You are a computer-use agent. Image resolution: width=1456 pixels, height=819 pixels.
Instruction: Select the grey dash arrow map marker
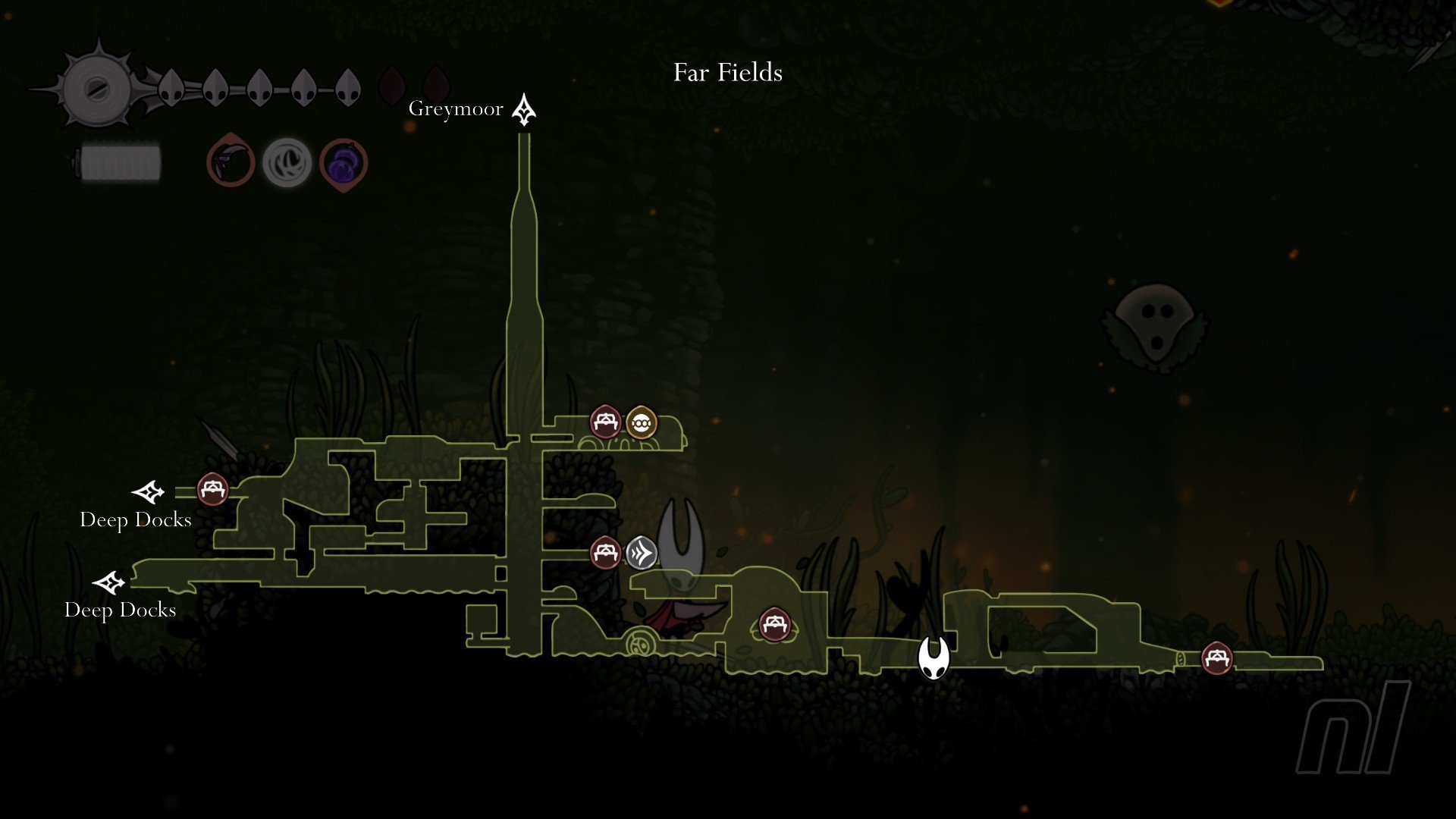tap(642, 553)
